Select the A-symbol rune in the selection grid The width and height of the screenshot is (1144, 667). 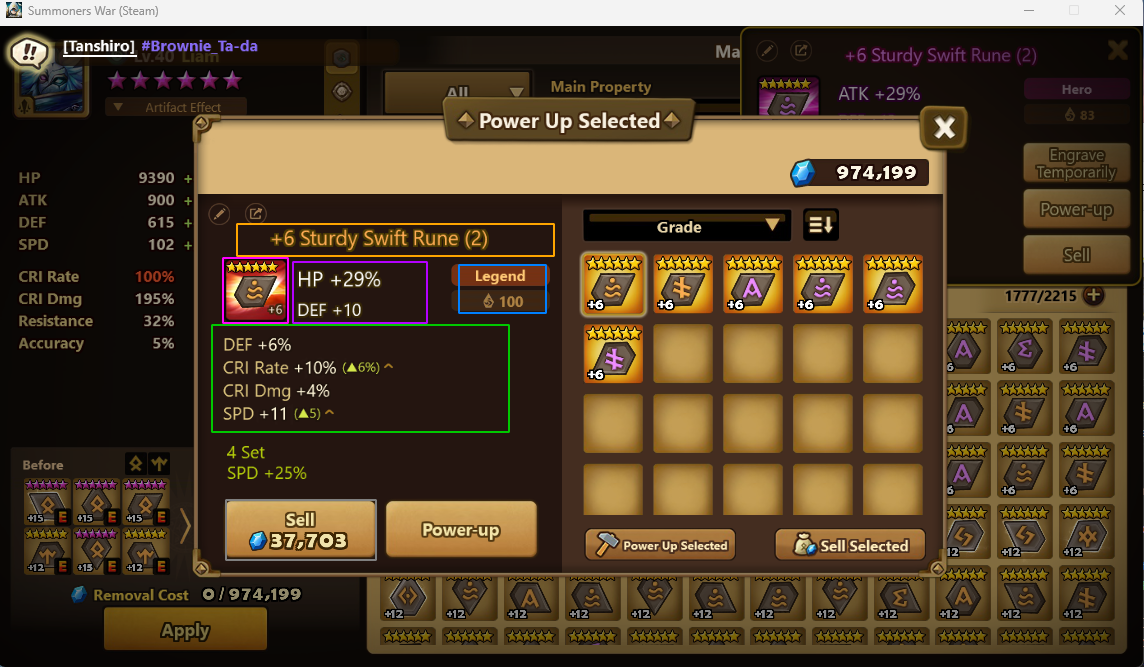[x=753, y=285]
